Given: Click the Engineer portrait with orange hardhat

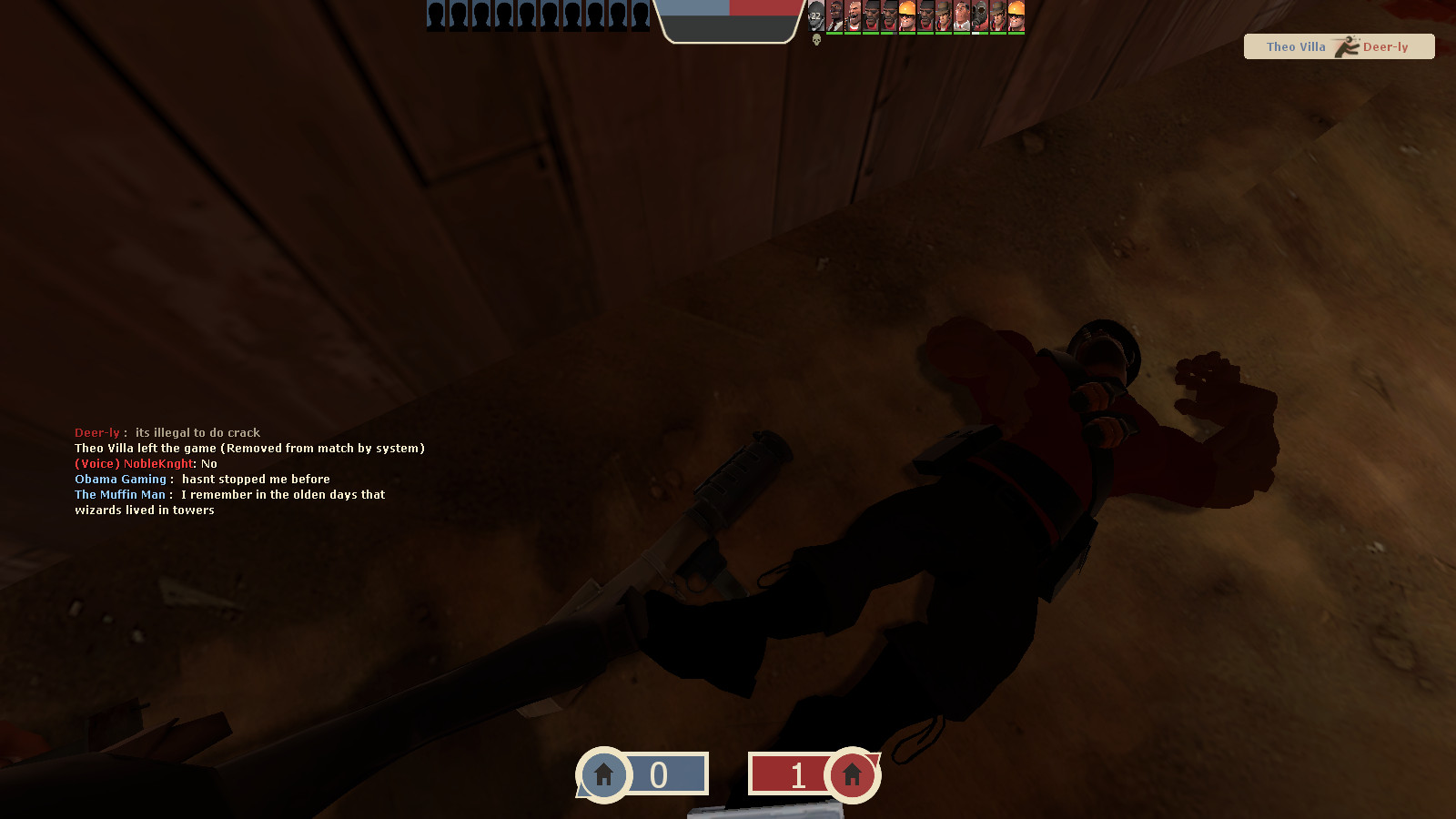Looking at the screenshot, I should coord(906,15).
